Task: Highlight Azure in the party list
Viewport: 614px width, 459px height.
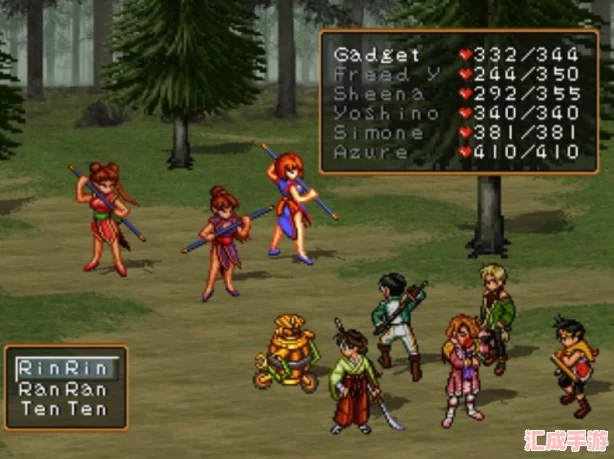Action: (372, 153)
